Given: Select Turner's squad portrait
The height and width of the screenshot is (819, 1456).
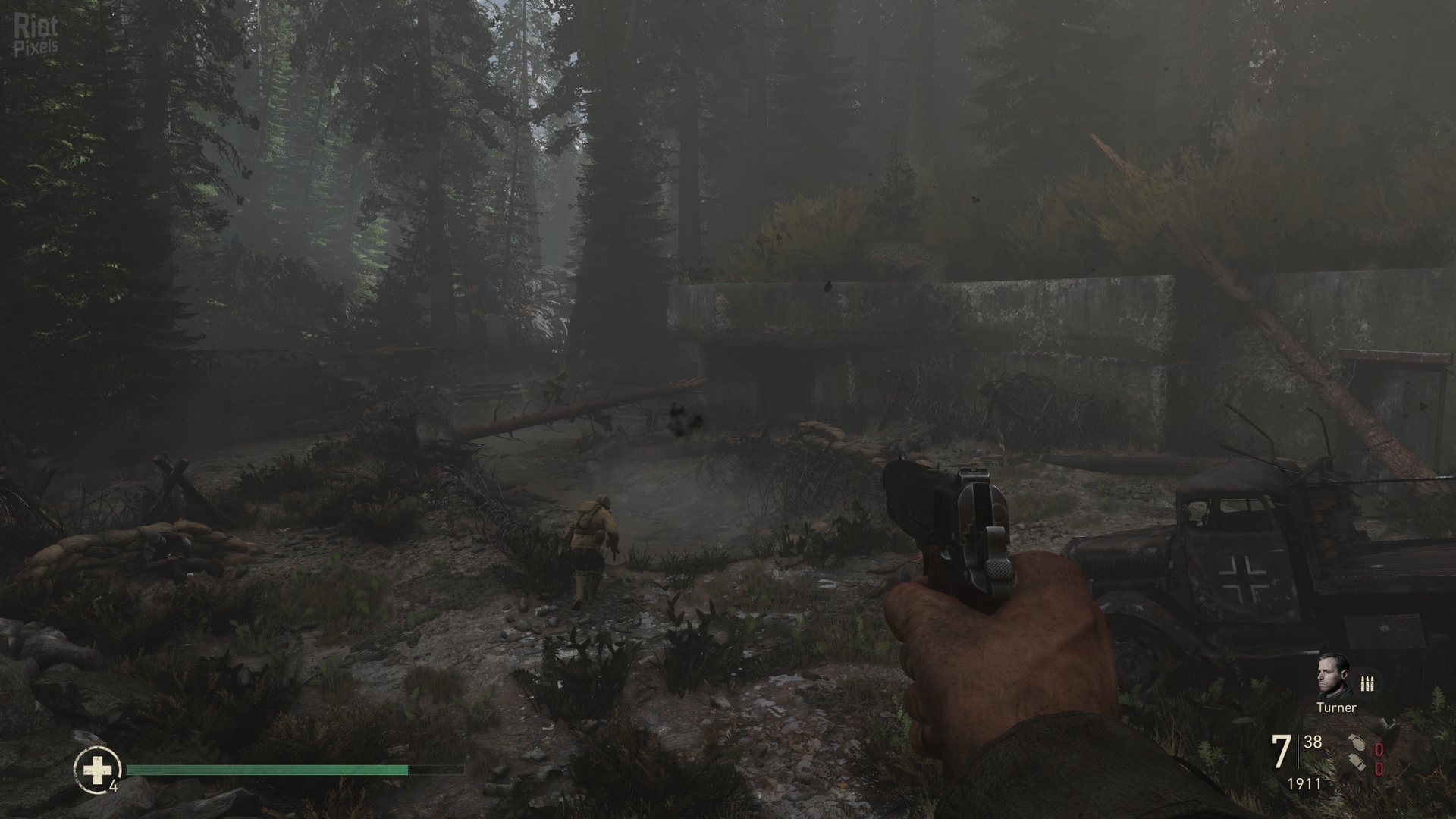Looking at the screenshot, I should [1334, 676].
